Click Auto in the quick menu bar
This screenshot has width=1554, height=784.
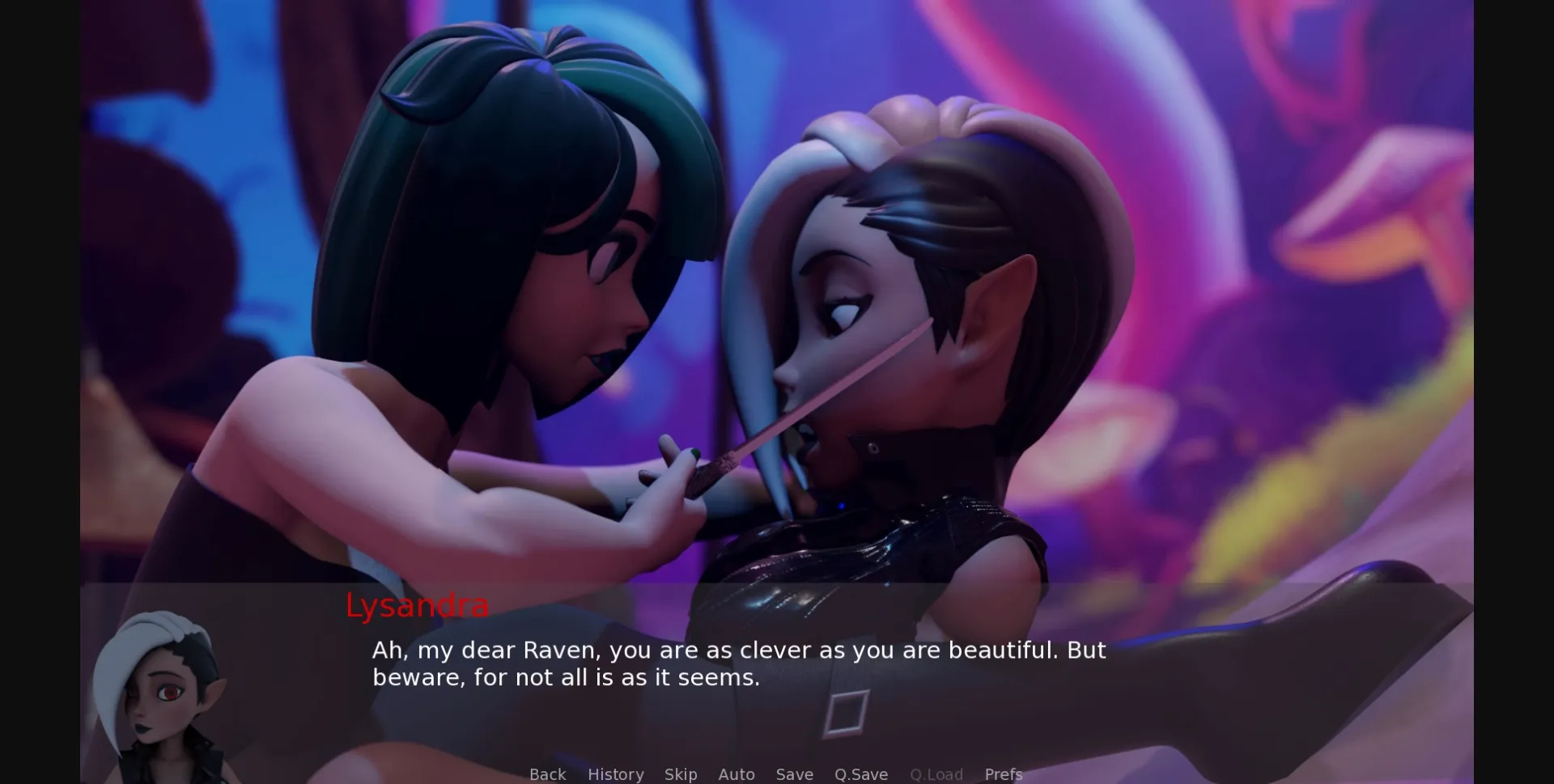pos(737,774)
